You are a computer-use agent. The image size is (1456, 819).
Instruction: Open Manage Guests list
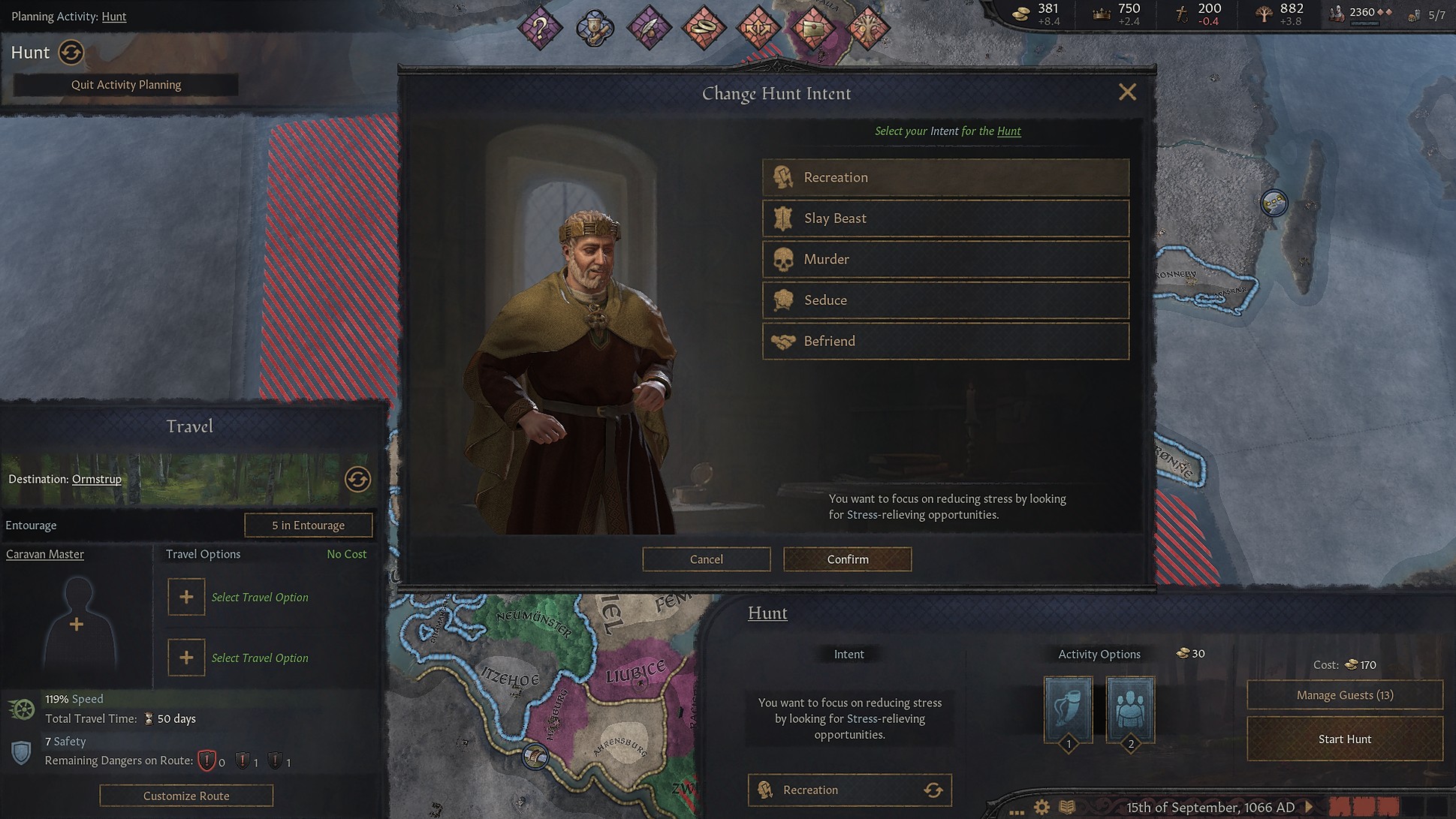1344,695
